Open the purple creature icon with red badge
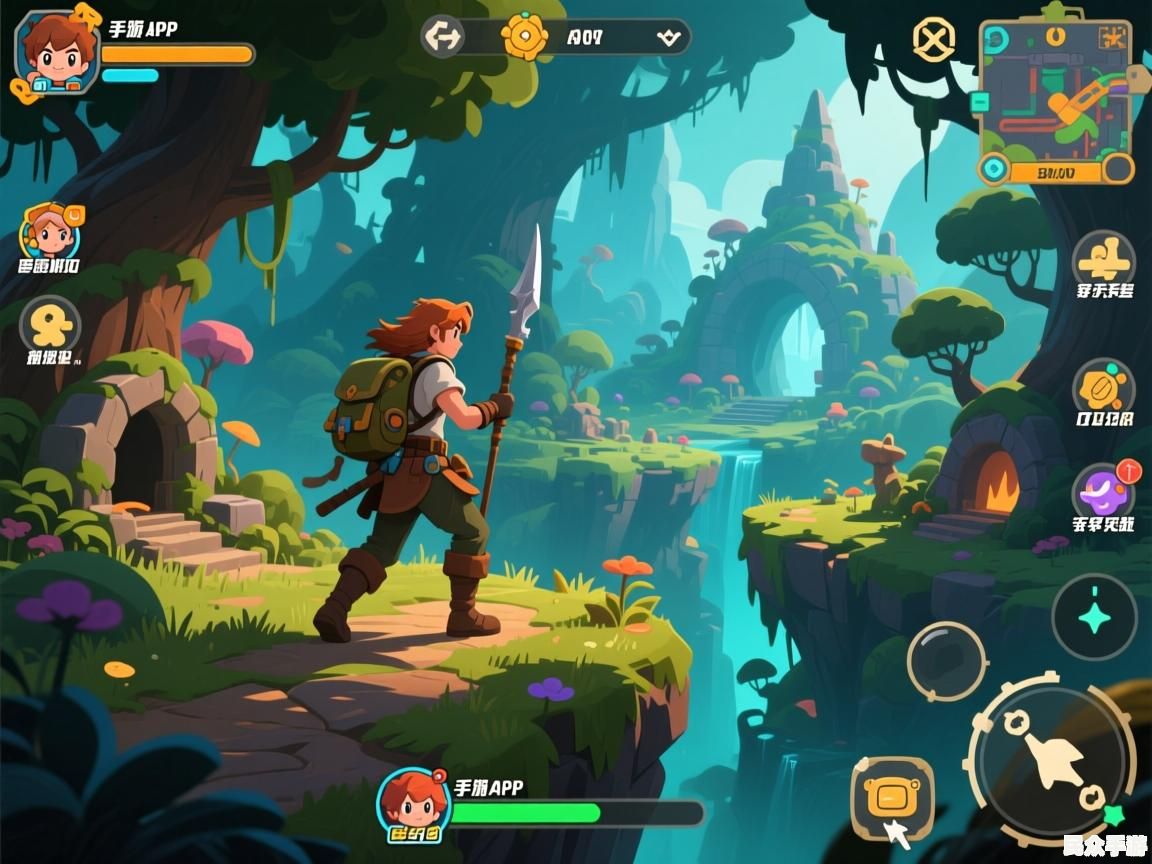Screen dimensions: 1152x864 tap(1103, 492)
